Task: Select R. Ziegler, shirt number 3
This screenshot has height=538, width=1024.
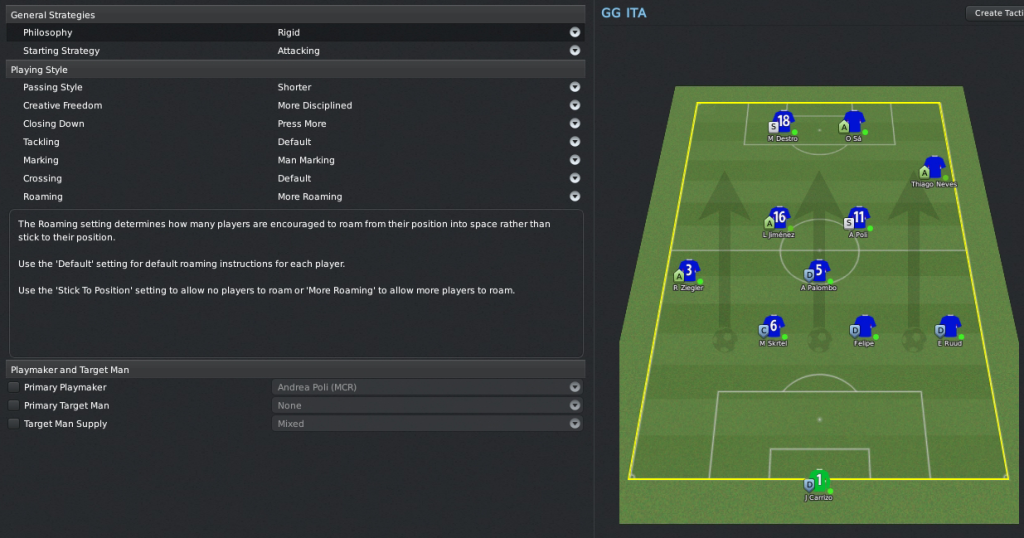Action: (689, 271)
